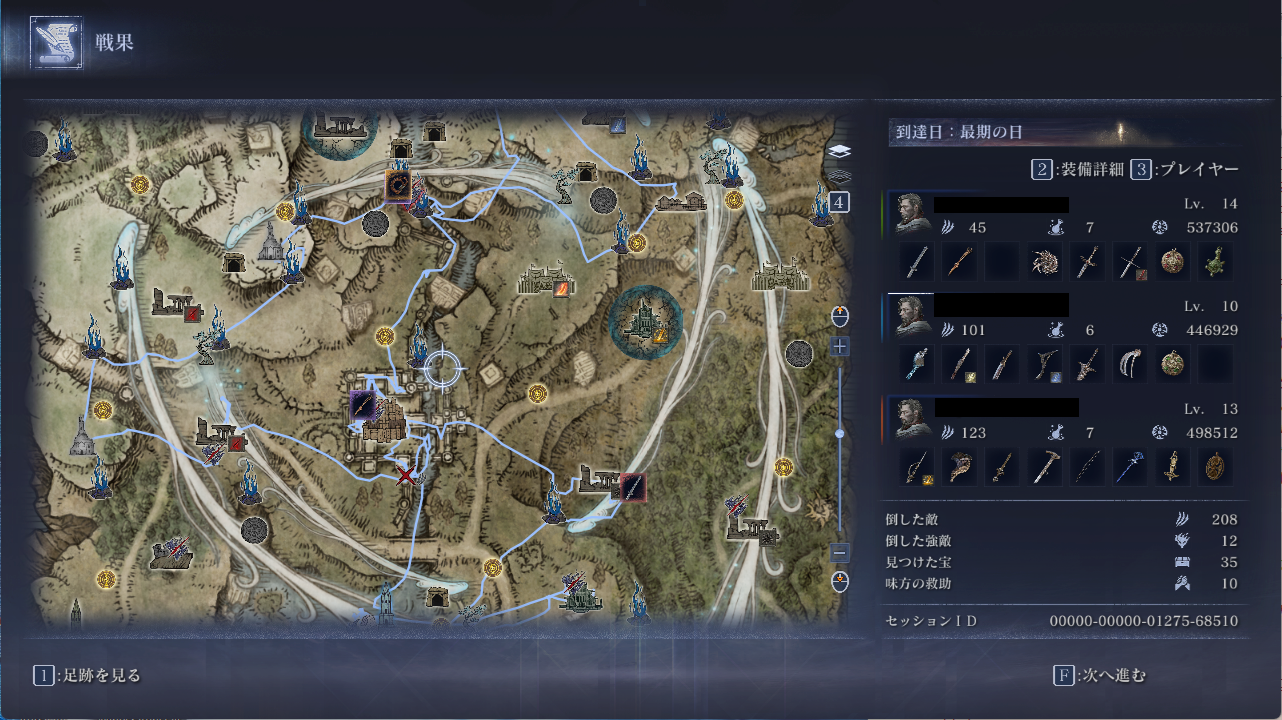Select the curved scythe blade equipment slot

[1130, 364]
